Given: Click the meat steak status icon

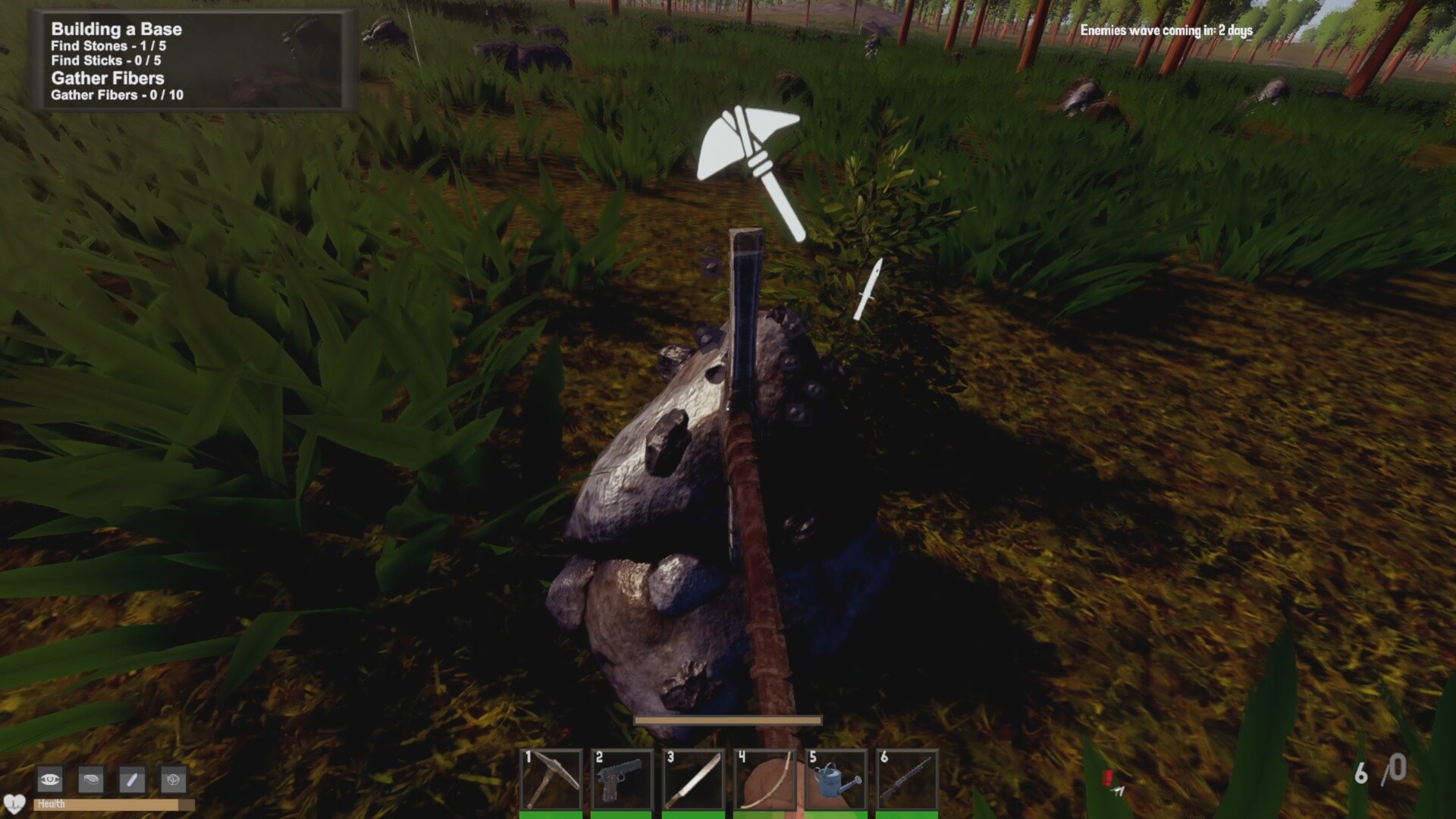Looking at the screenshot, I should pyautogui.click(x=91, y=779).
